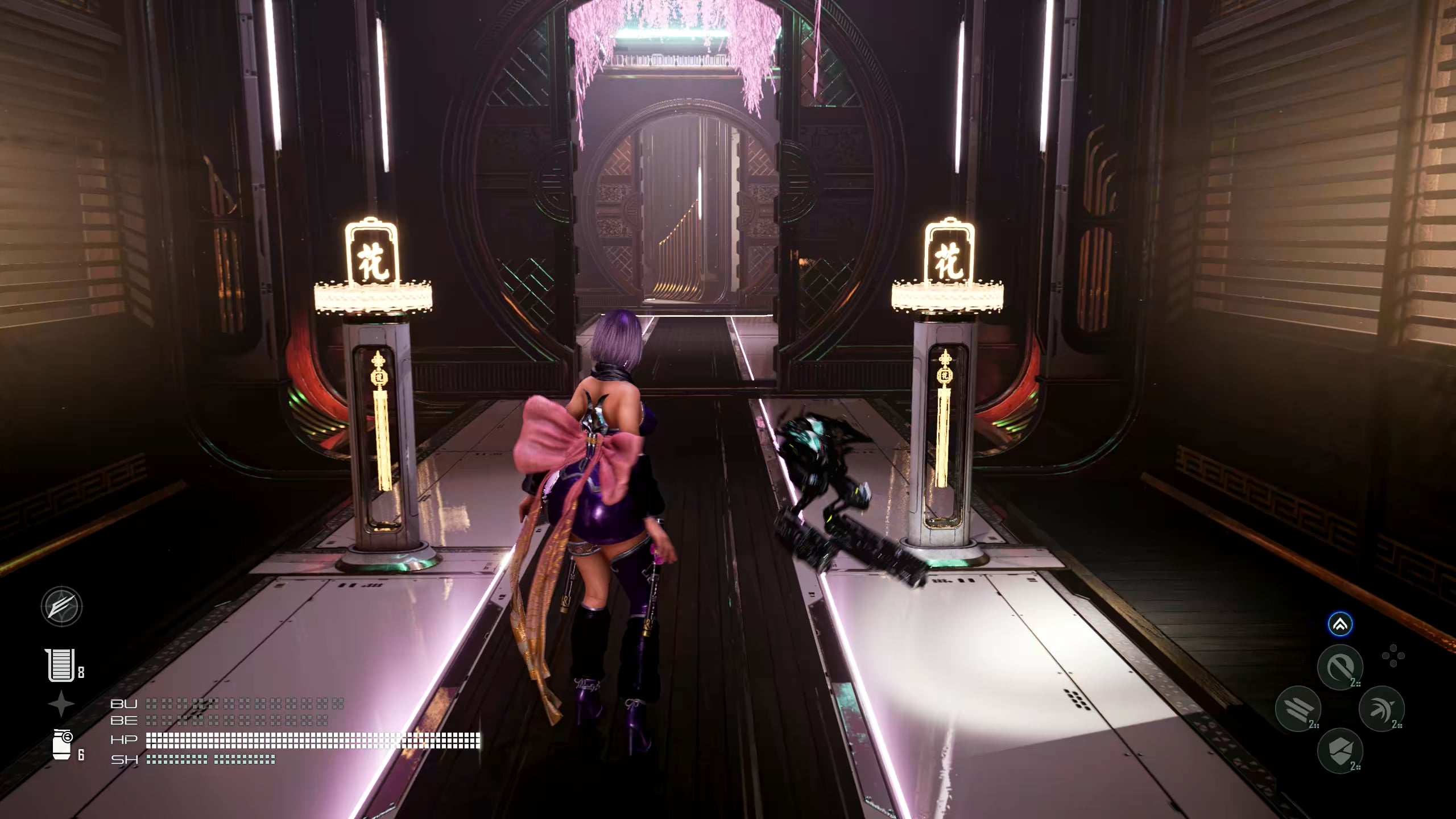
Task: Activate the circular slash skill icon
Action: pos(1340,667)
